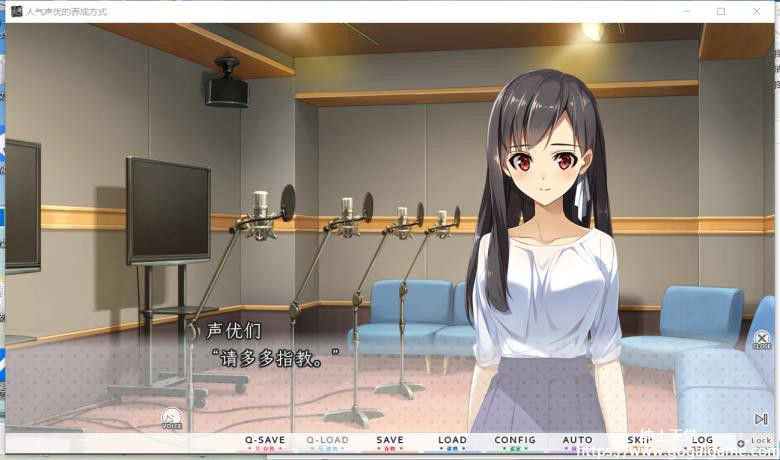780x460 pixels.
Task: Close the game window from the title bar
Action: coord(756,11)
